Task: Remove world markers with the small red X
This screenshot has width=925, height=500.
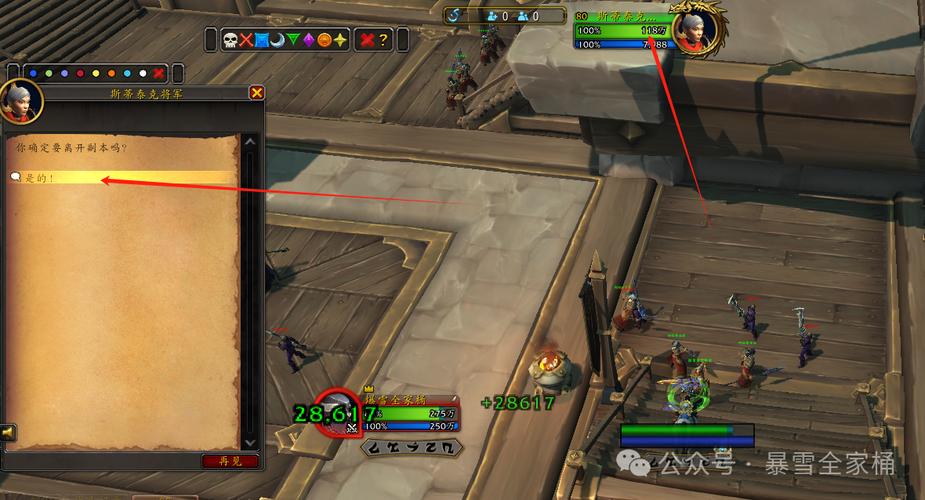Action: click(x=158, y=73)
